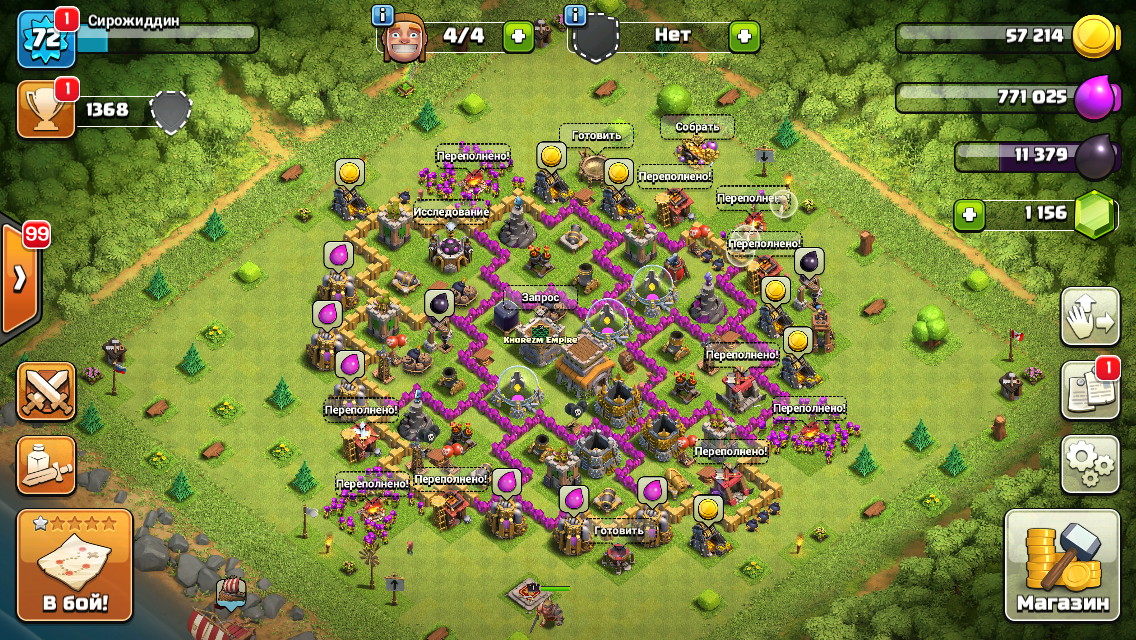1136x640 pixels.
Task: Add a shield using the plus button
Action: [x=744, y=37]
